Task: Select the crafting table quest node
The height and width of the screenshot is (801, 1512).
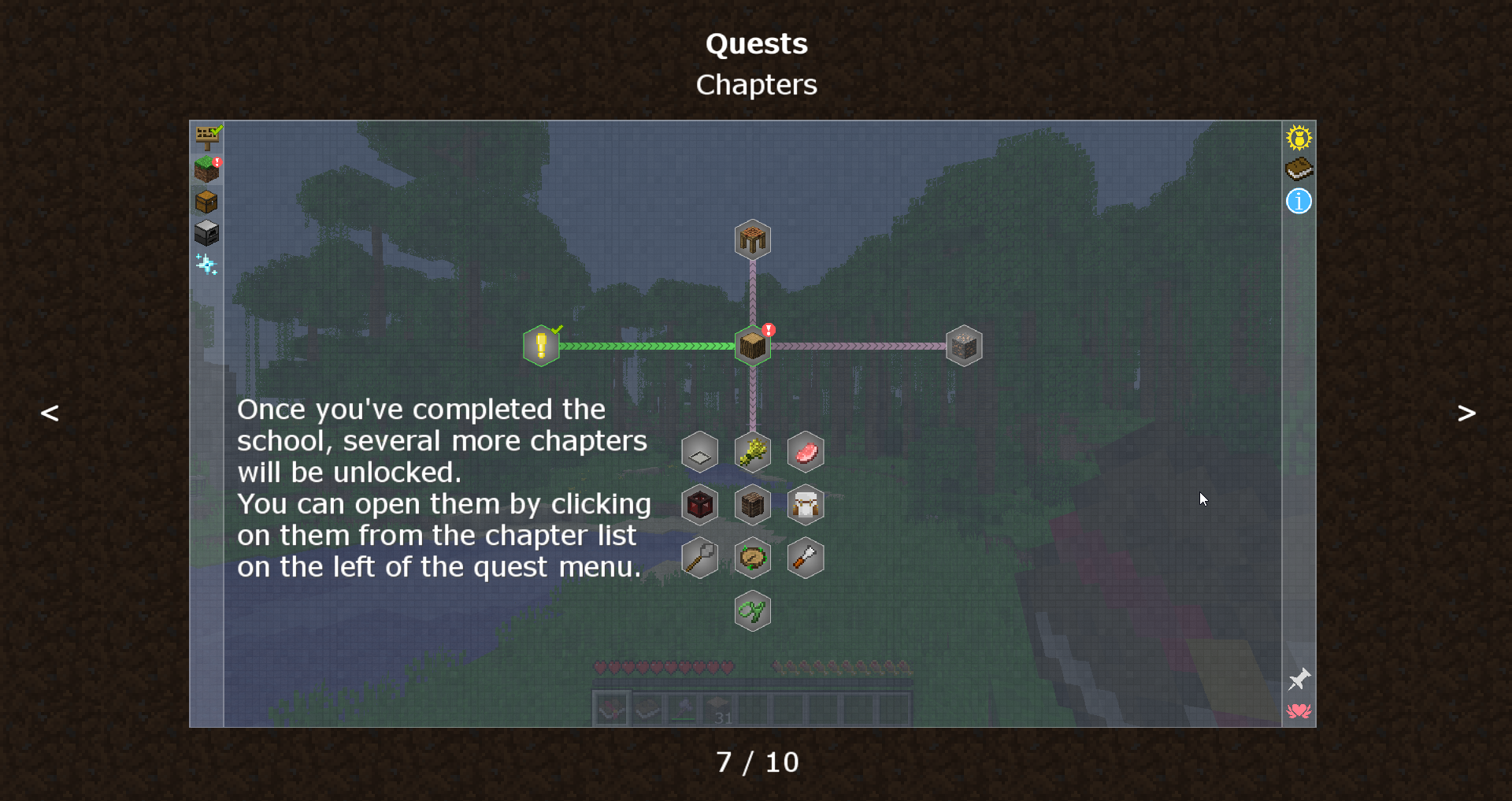Action: (753, 239)
